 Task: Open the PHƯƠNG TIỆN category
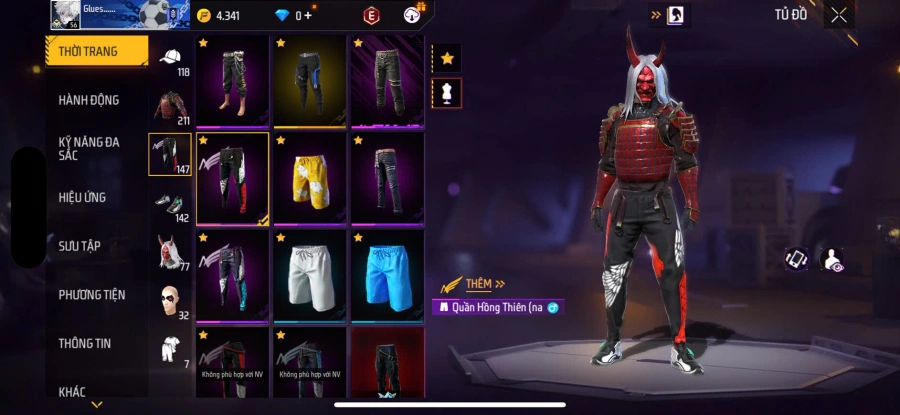click(91, 295)
